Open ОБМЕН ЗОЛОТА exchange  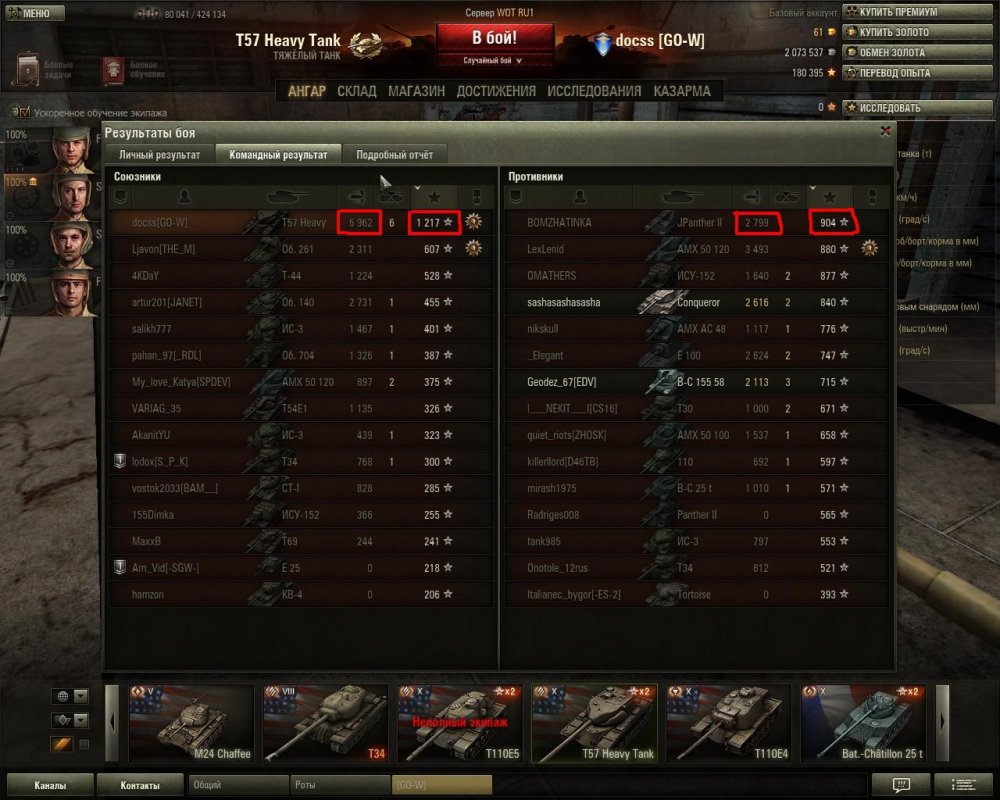click(891, 52)
